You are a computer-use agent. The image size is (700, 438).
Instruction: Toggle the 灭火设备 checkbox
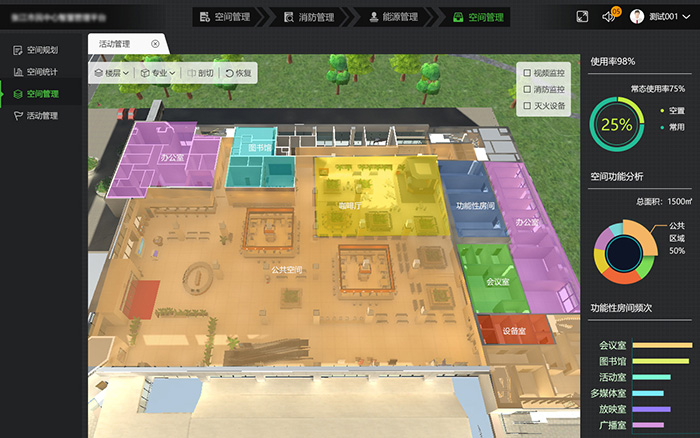527,105
